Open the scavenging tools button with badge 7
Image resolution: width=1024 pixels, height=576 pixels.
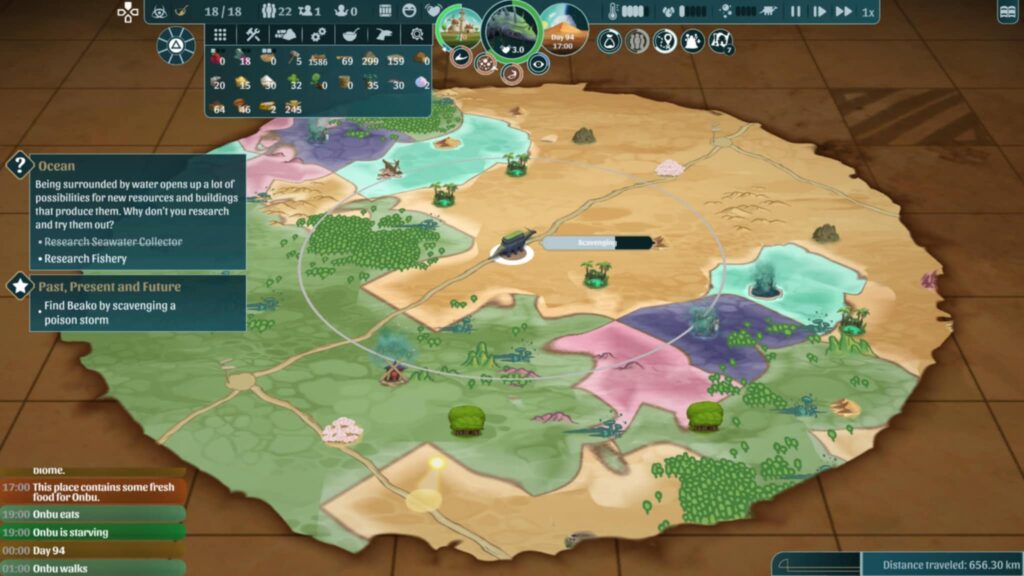click(x=720, y=41)
